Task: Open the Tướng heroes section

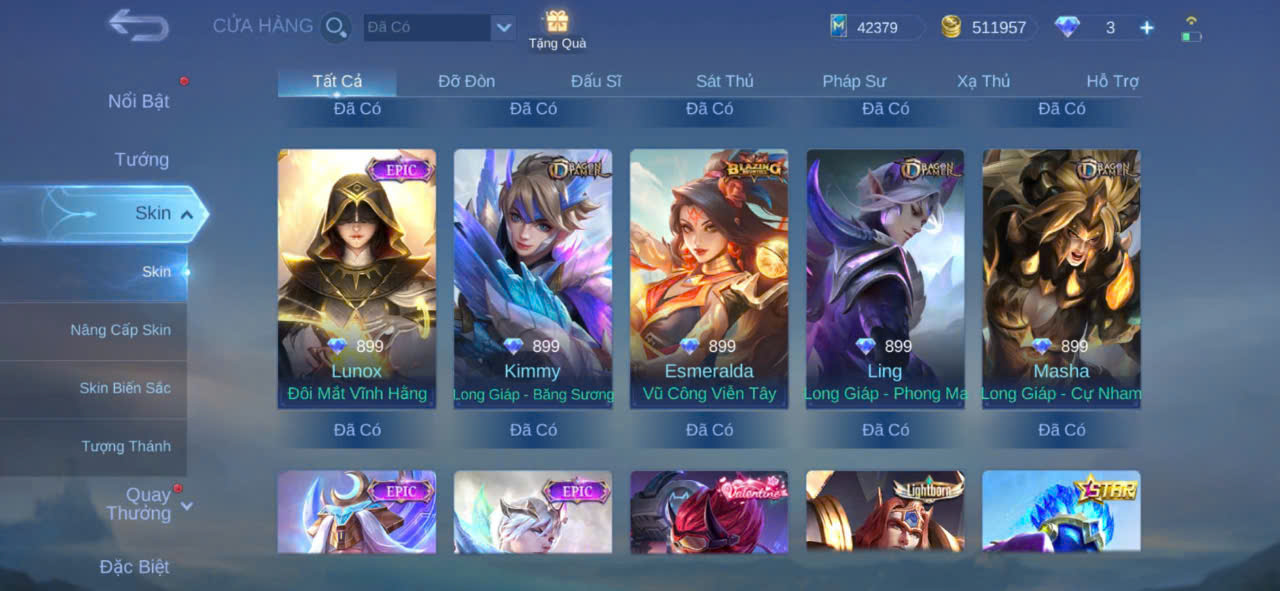Action: coord(141,159)
